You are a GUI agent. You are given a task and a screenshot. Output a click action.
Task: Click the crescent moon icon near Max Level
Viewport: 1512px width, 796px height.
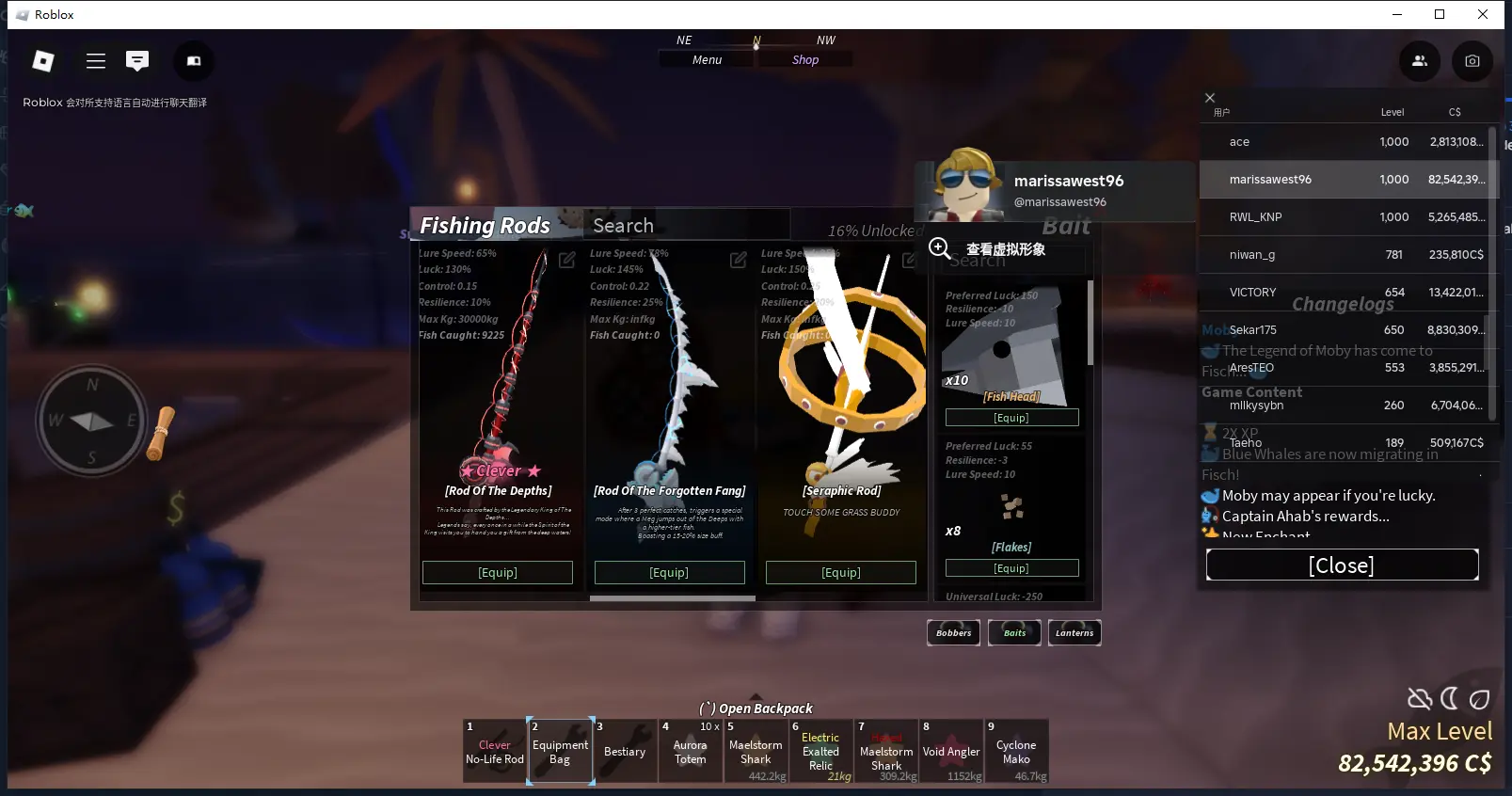1450,698
